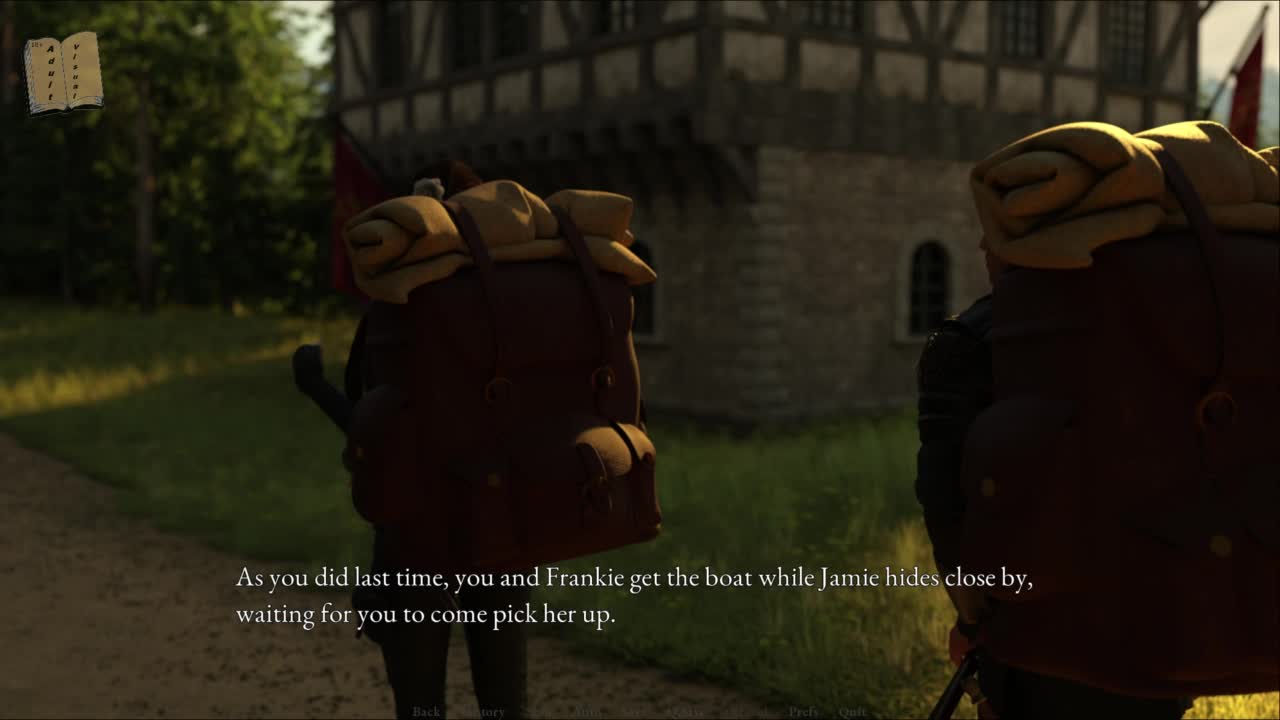Open the dialogue History log
The height and width of the screenshot is (720, 1280).
485,712
